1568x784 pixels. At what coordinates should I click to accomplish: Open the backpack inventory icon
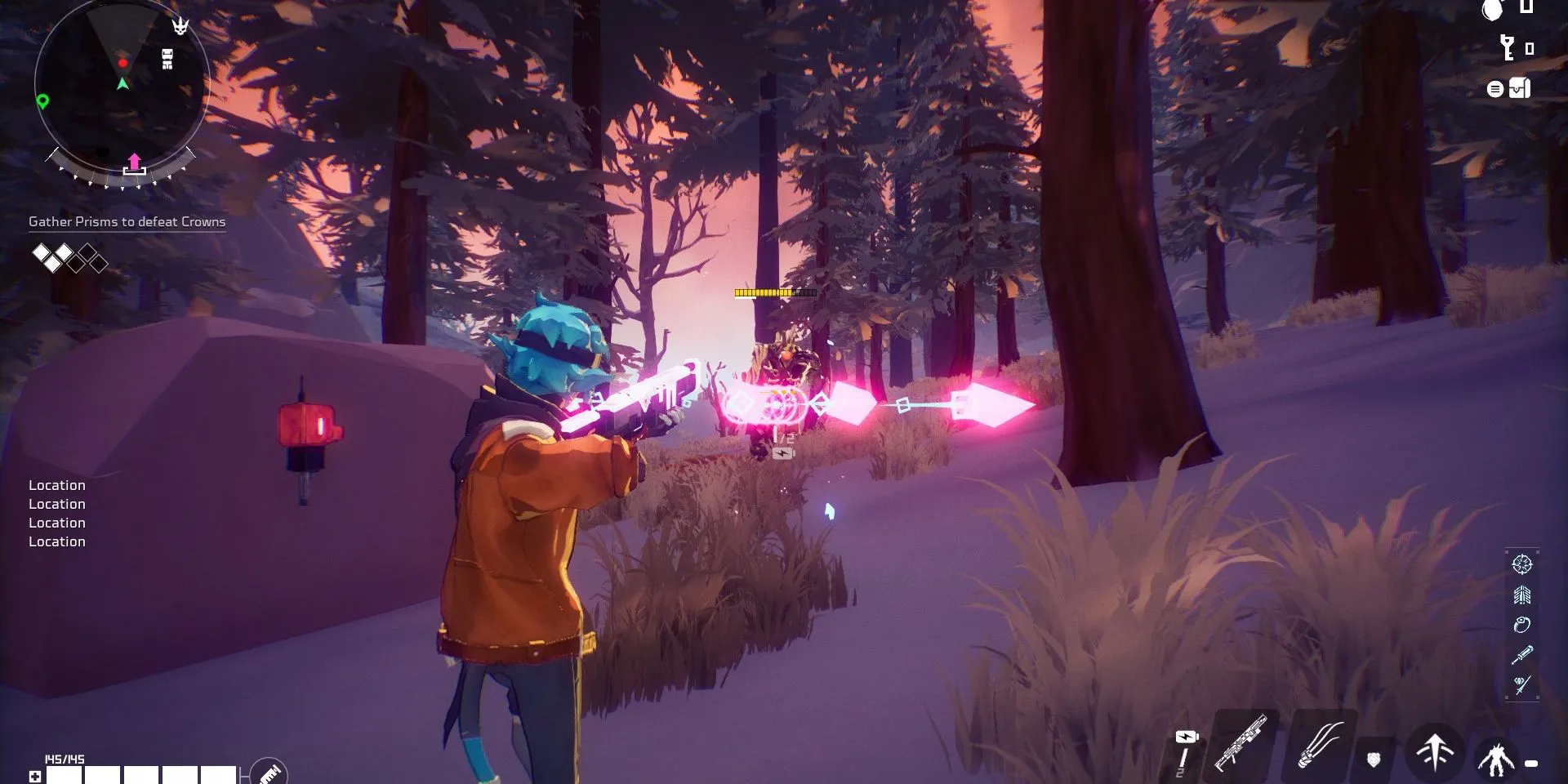coord(1519,88)
